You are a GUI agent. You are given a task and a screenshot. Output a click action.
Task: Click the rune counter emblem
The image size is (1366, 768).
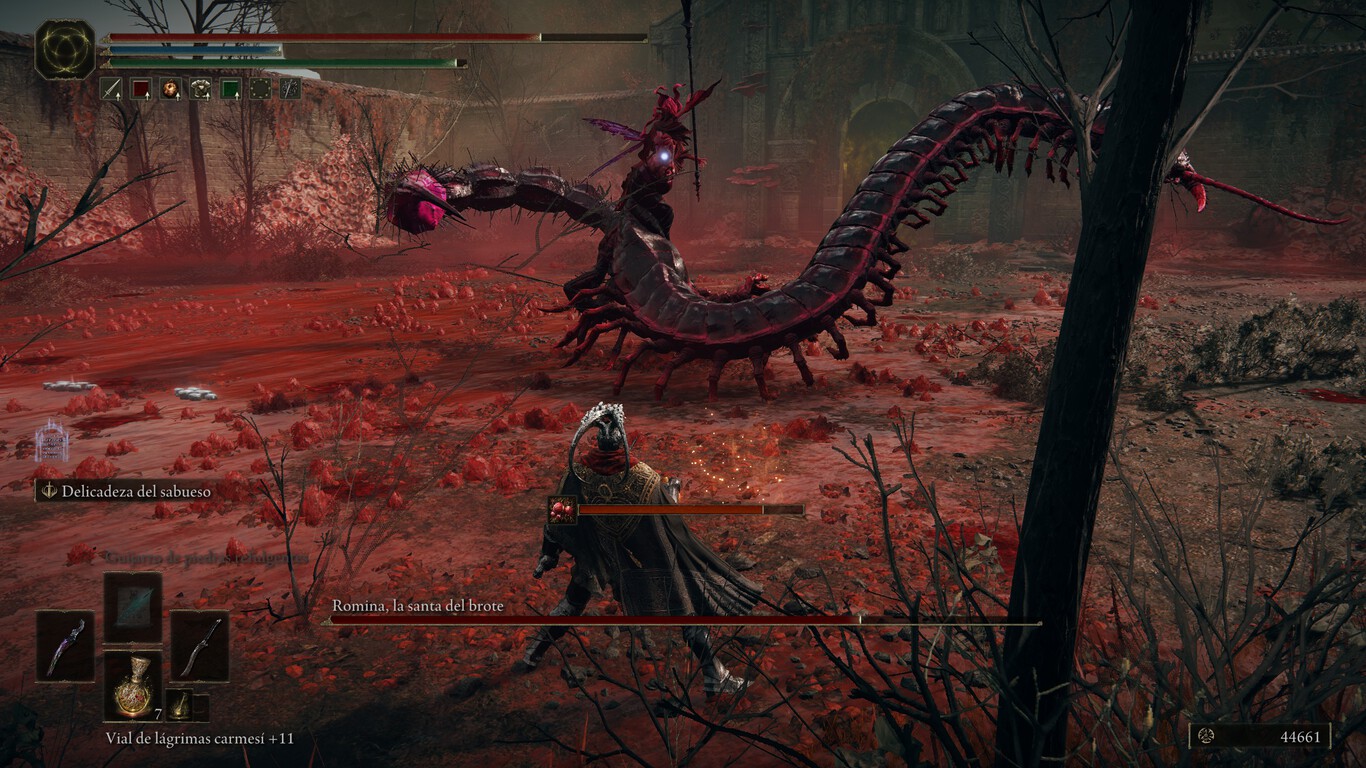(x=1206, y=737)
